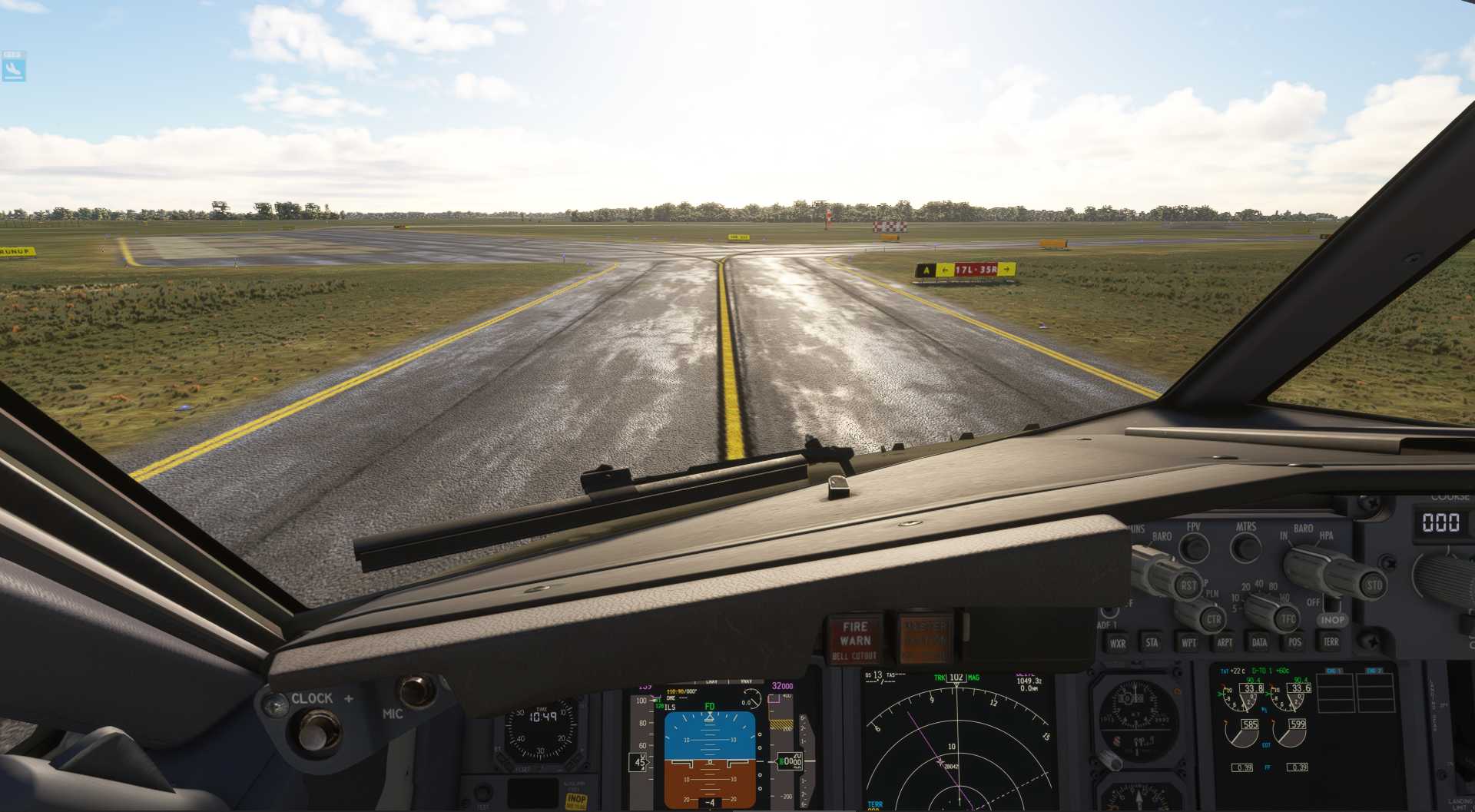The height and width of the screenshot is (812, 1475).
Task: Click the RST minimums reset knob
Action: coord(1188,585)
